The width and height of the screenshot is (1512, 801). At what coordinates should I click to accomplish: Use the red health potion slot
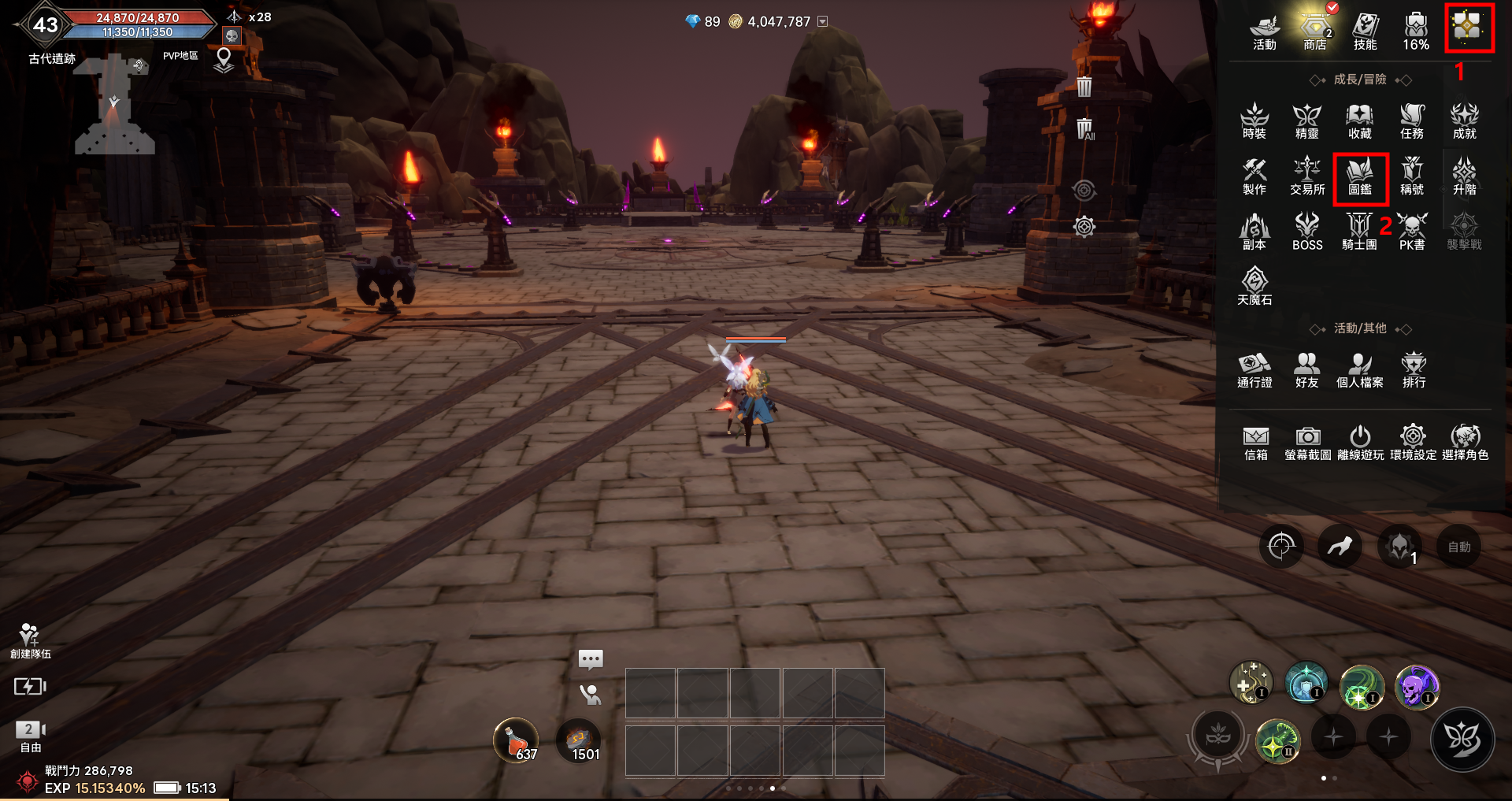[516, 741]
